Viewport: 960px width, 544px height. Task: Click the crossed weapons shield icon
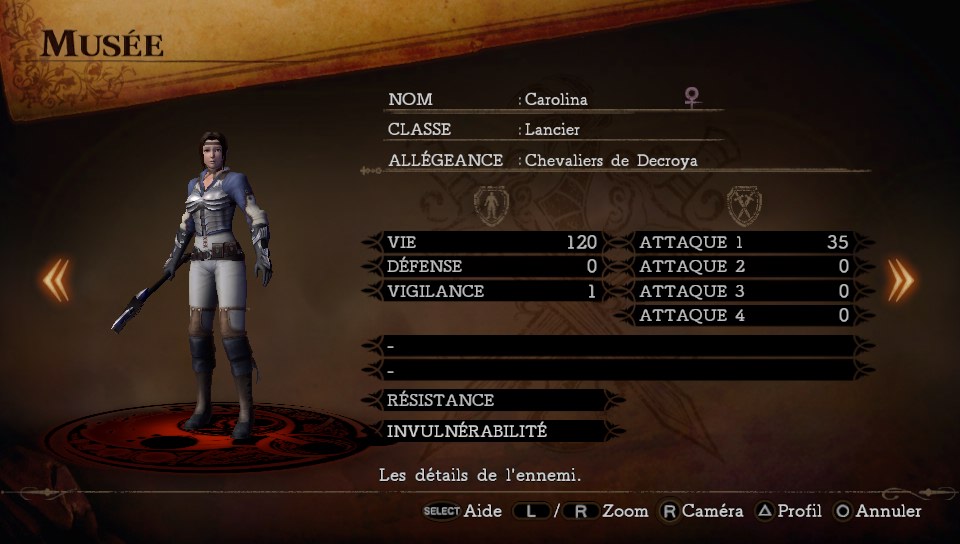click(744, 205)
